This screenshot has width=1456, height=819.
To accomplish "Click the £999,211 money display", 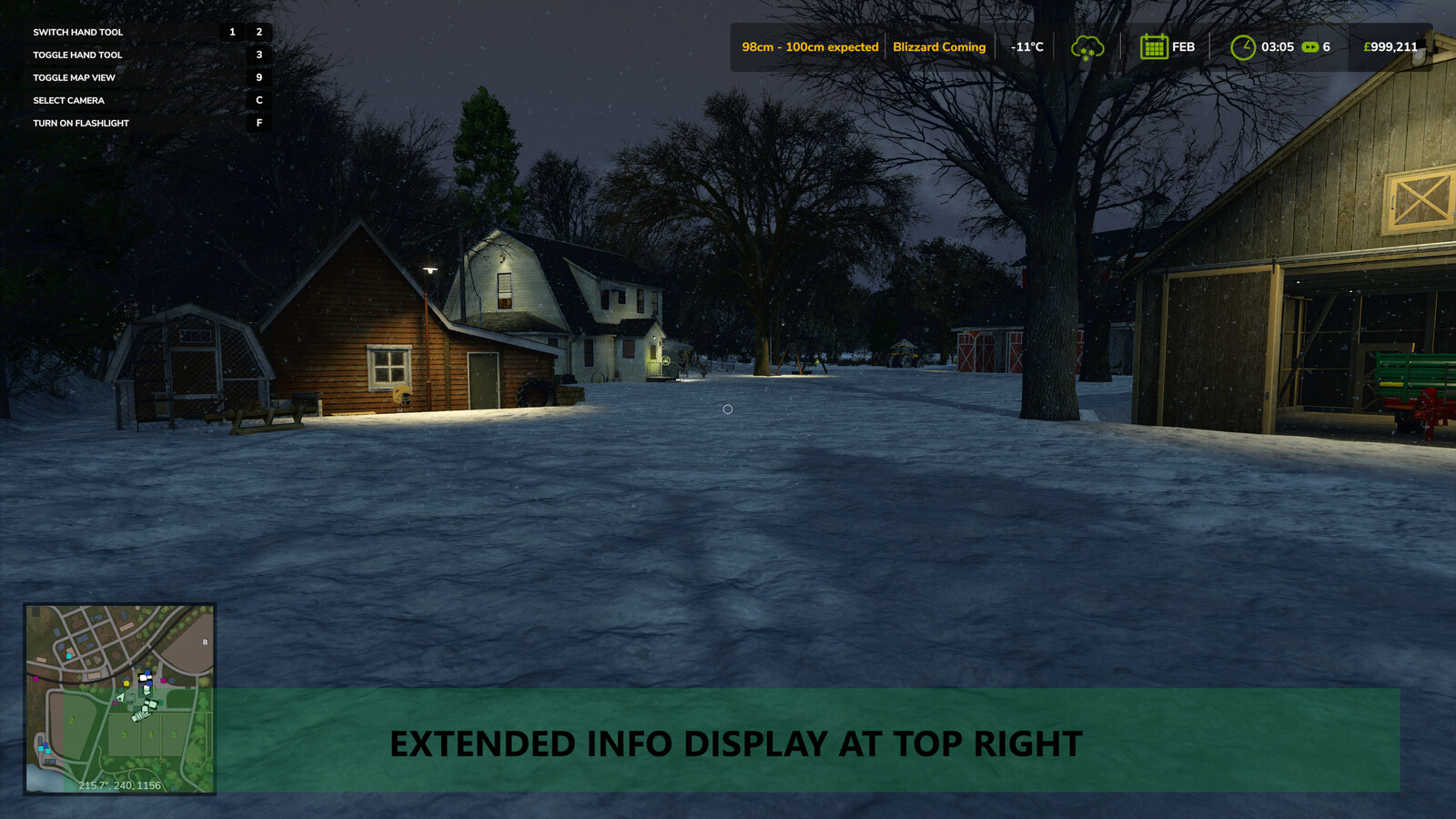I will coord(1390,46).
